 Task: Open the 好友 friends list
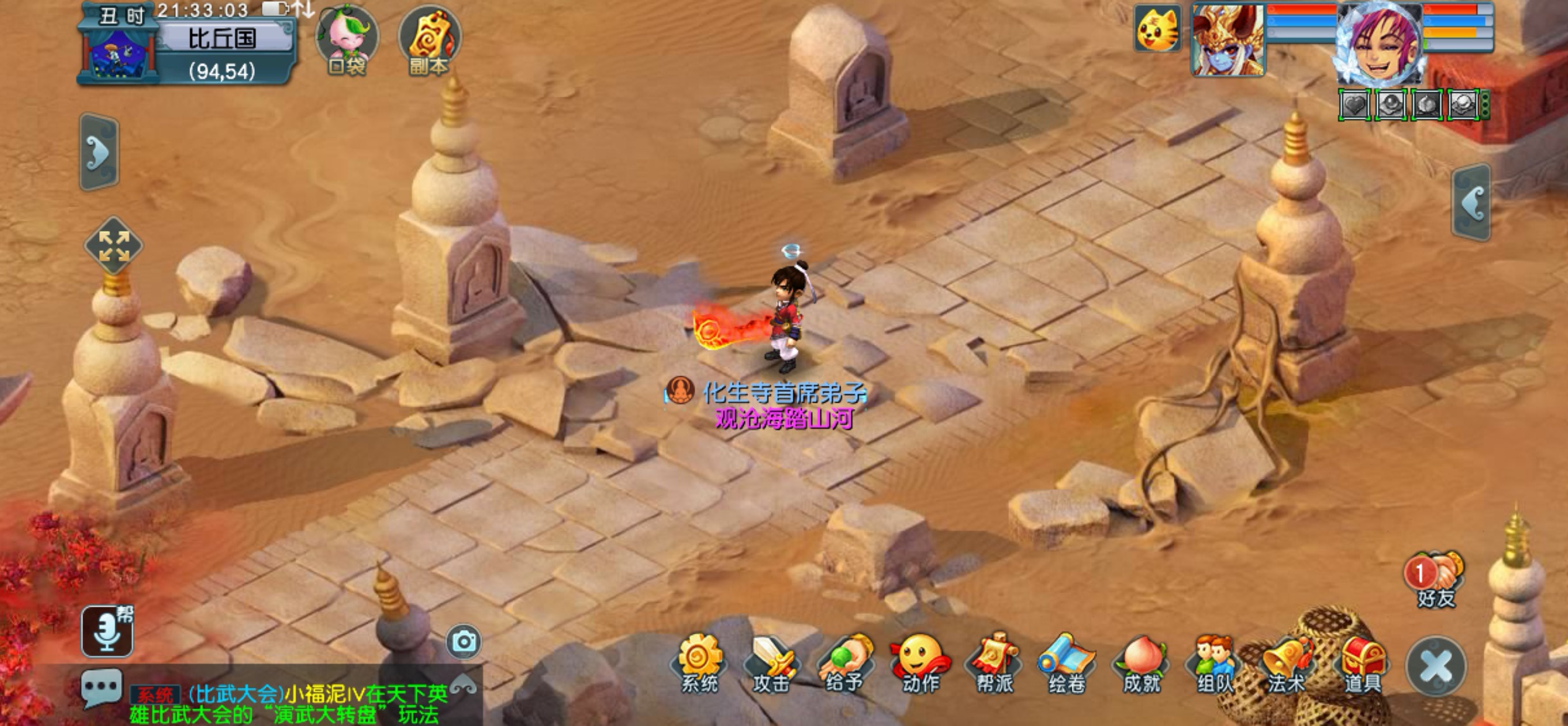(x=1435, y=578)
